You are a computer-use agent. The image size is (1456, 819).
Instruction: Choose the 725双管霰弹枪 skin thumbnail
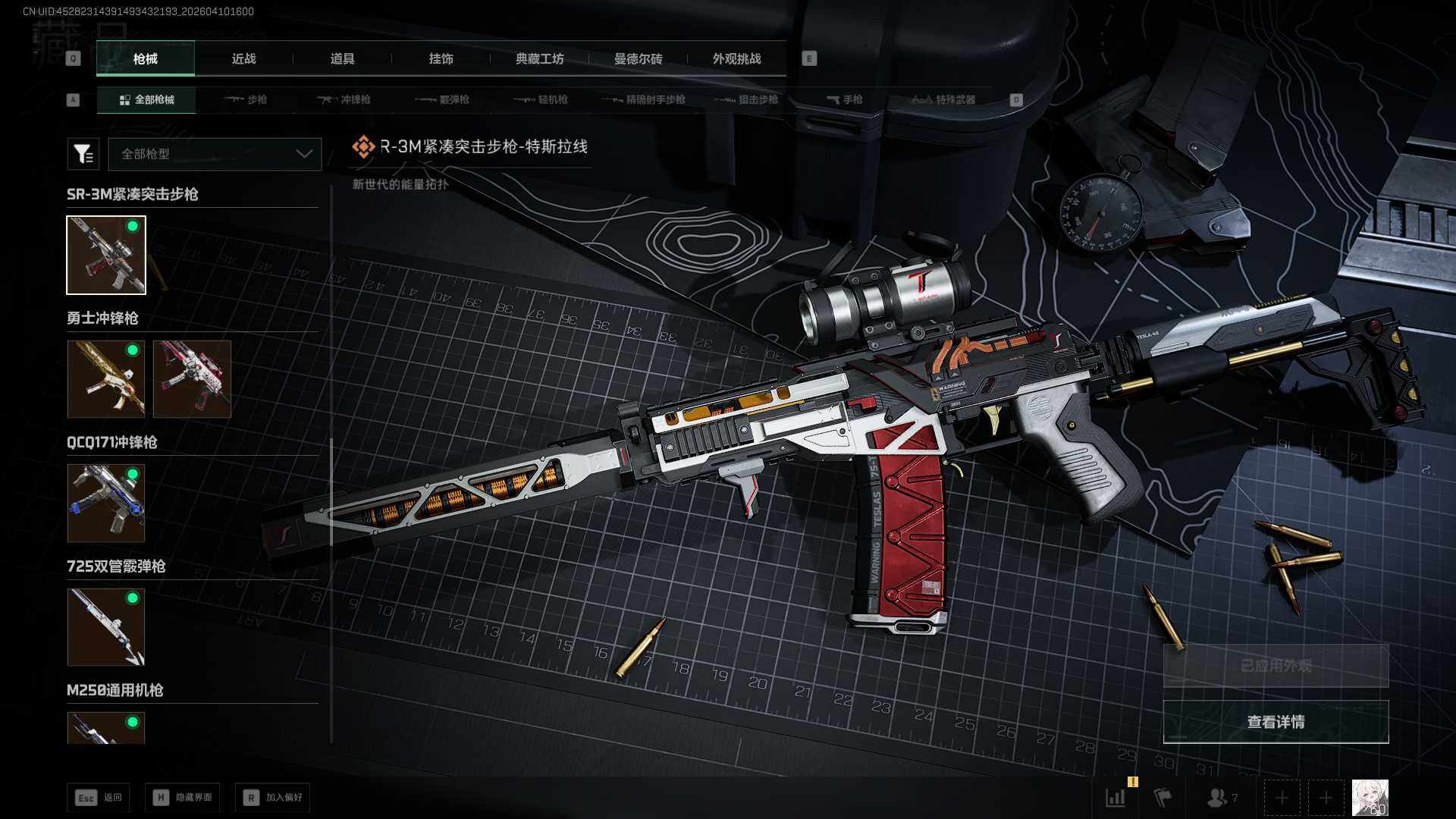pyautogui.click(x=106, y=627)
